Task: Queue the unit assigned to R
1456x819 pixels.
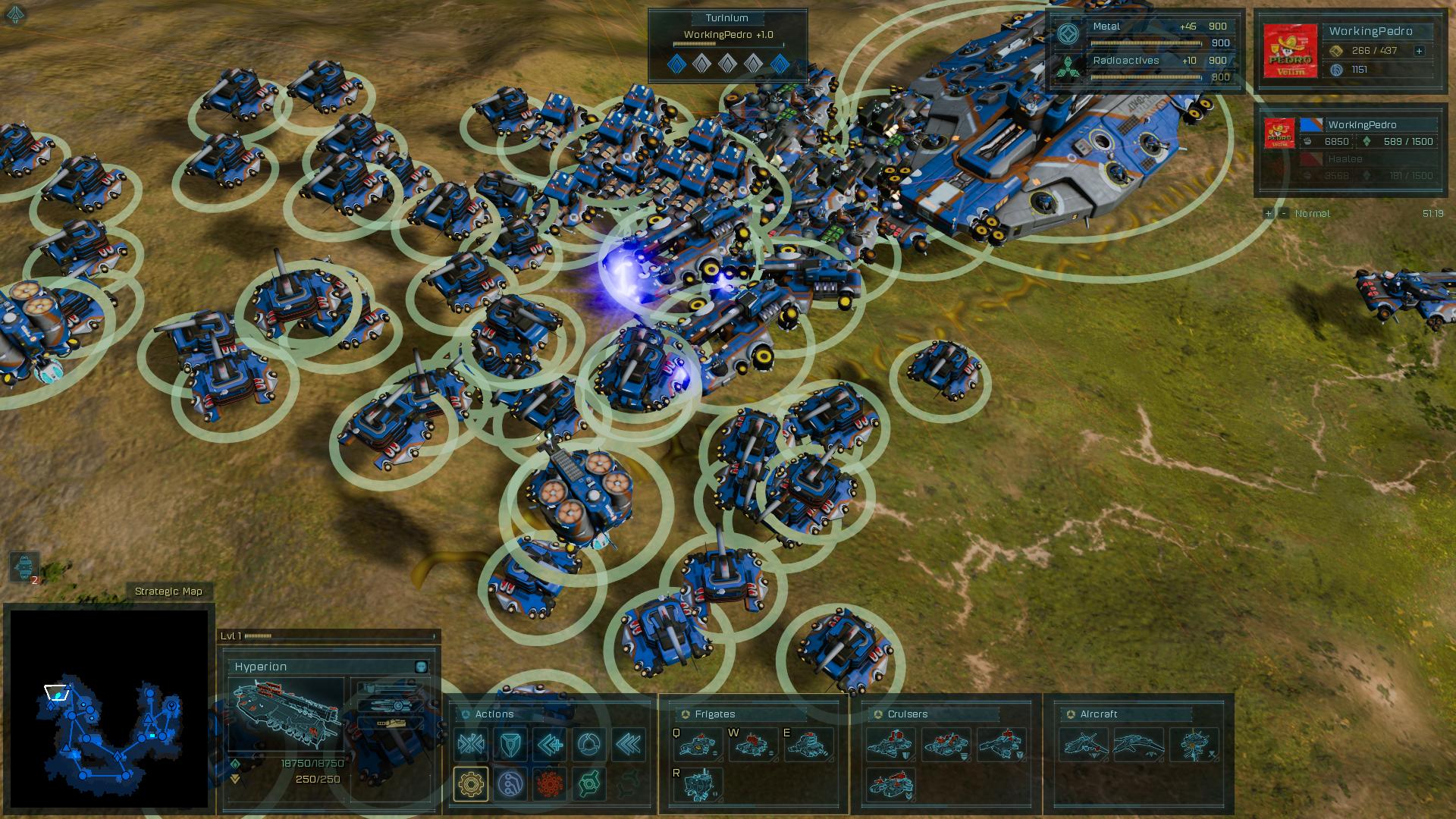Action: coord(698,784)
